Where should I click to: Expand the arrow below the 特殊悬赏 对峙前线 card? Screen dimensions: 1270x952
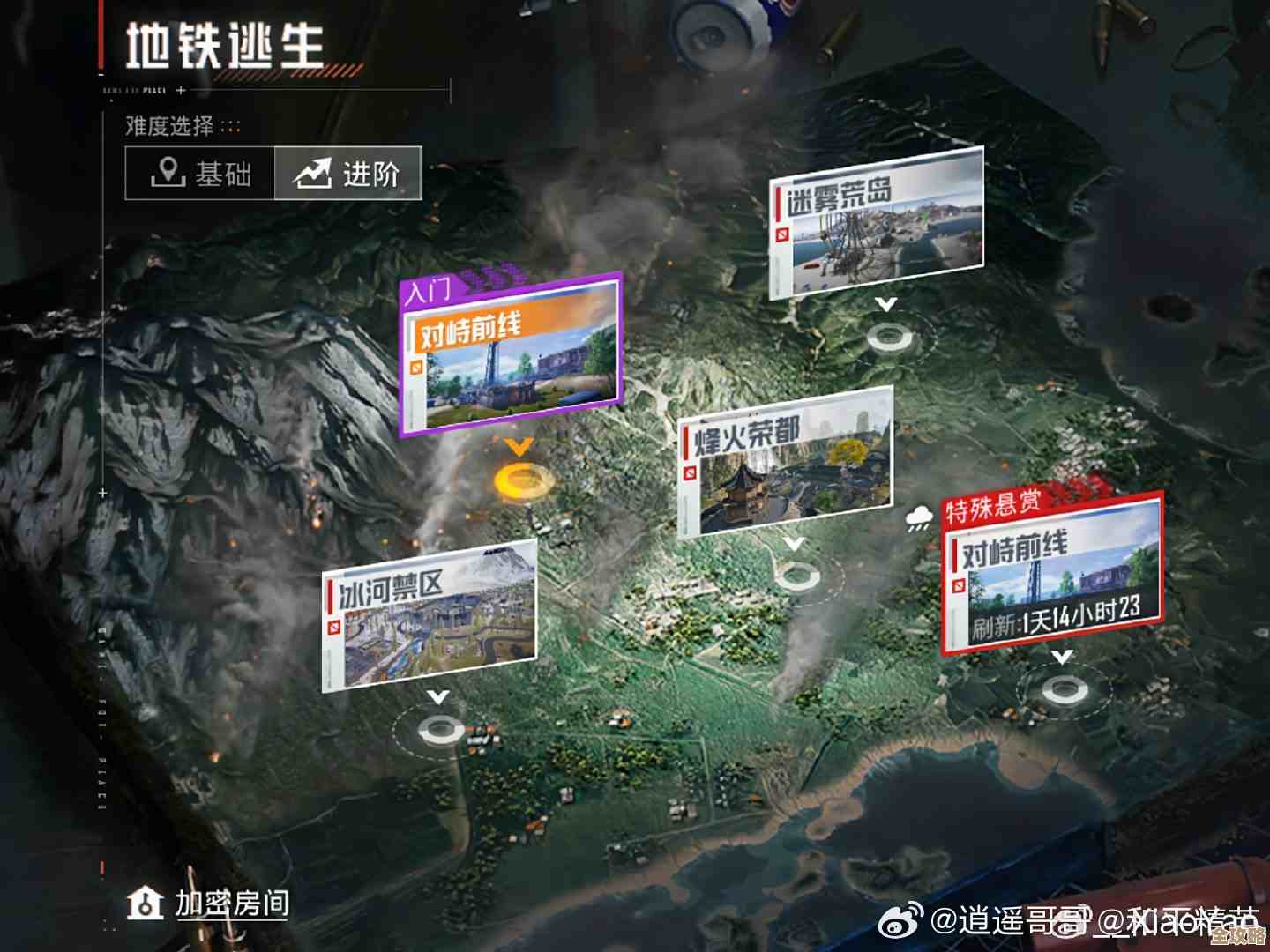(1061, 654)
